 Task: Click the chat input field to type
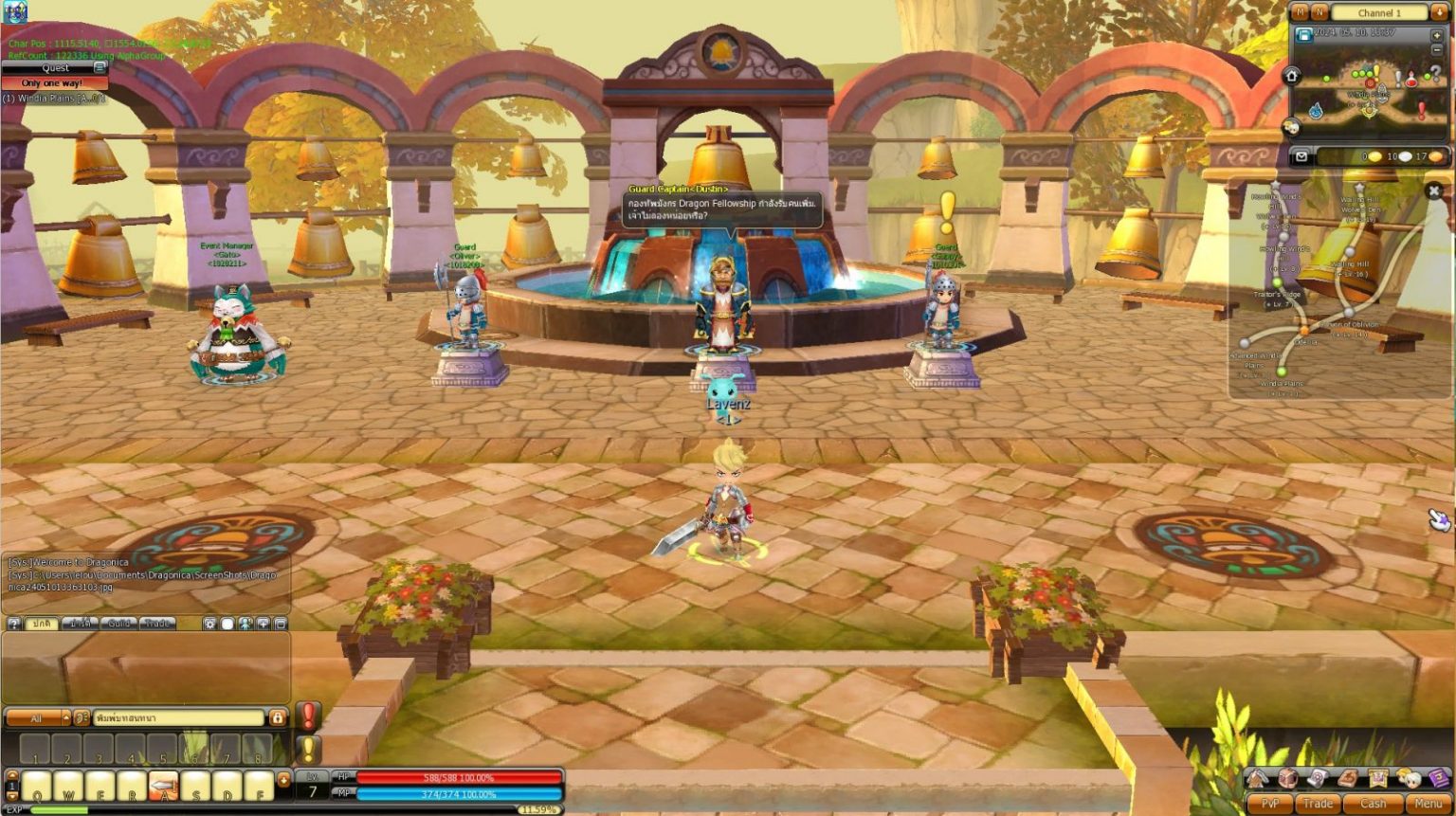178,717
